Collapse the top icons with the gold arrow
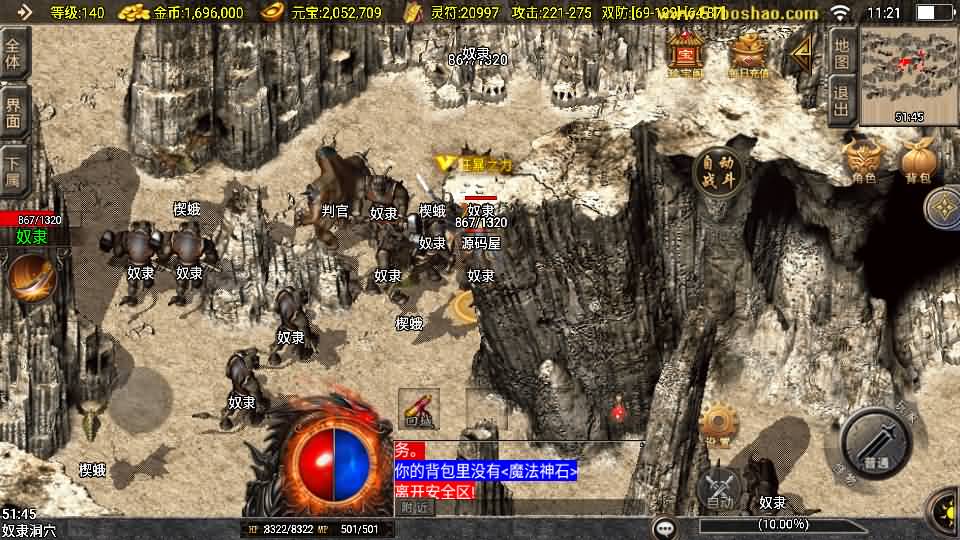The height and width of the screenshot is (540, 960). coord(799,56)
